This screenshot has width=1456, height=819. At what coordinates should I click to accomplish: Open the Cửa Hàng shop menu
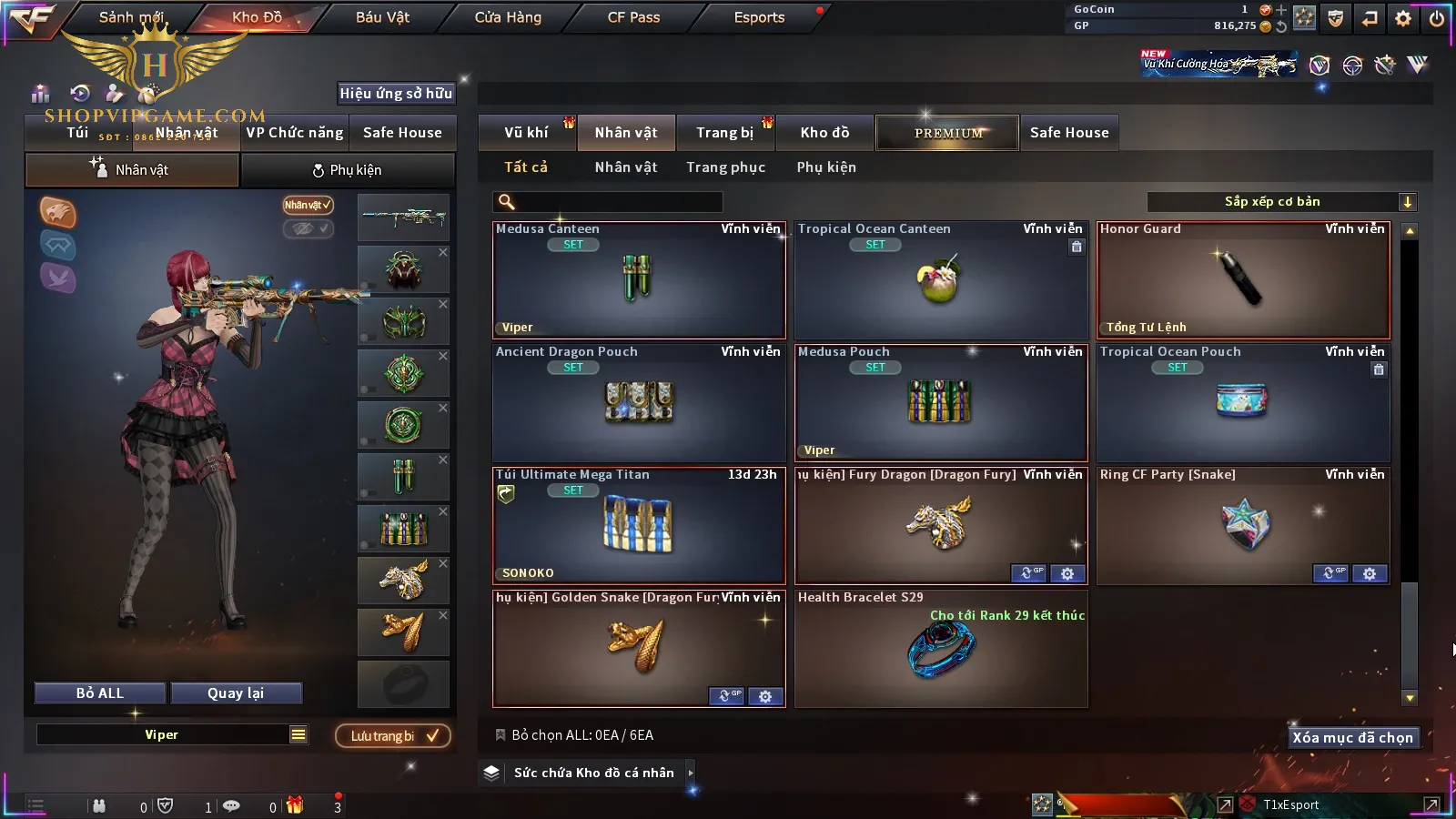point(508,17)
